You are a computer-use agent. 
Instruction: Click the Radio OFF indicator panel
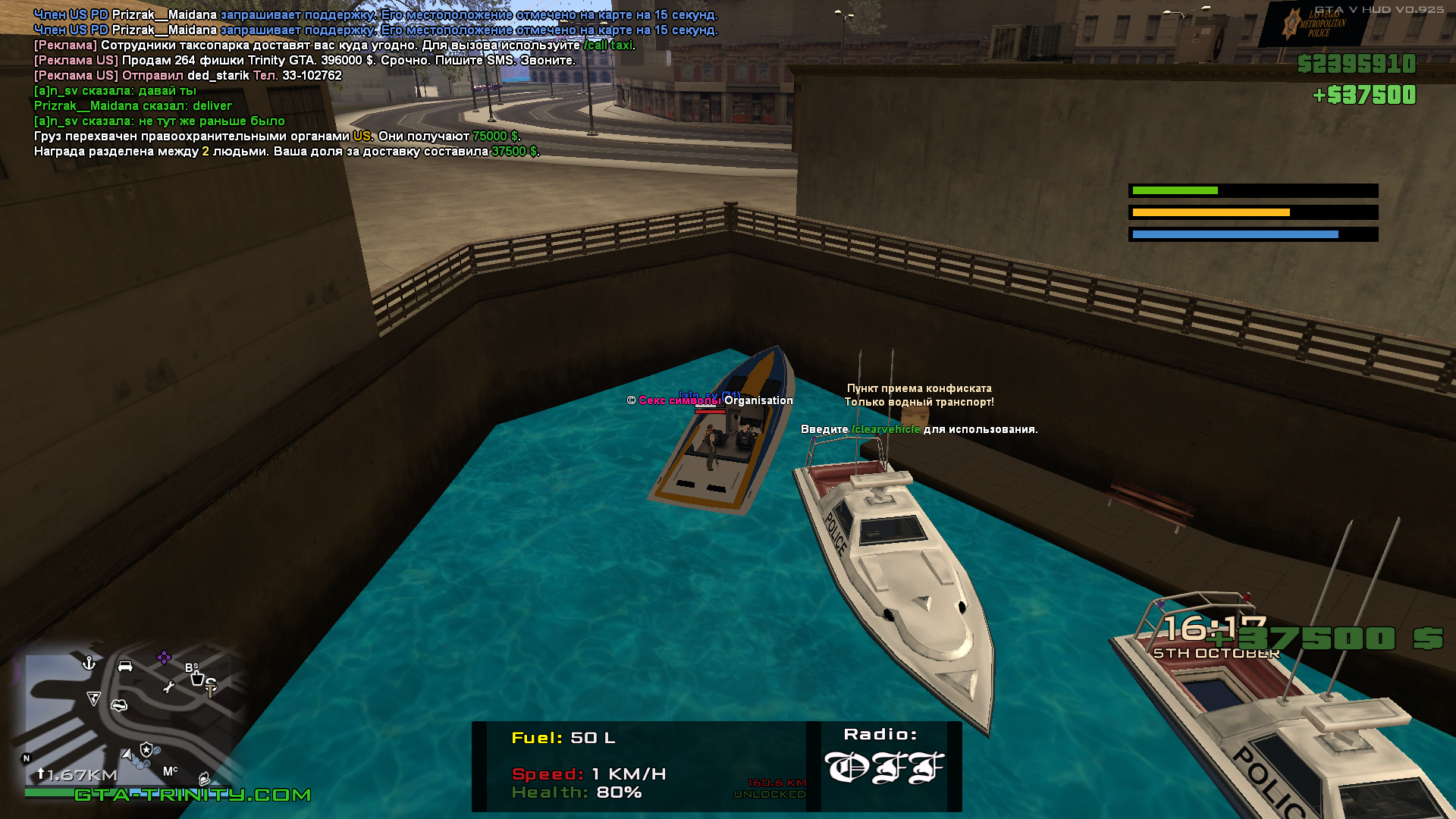(883, 766)
